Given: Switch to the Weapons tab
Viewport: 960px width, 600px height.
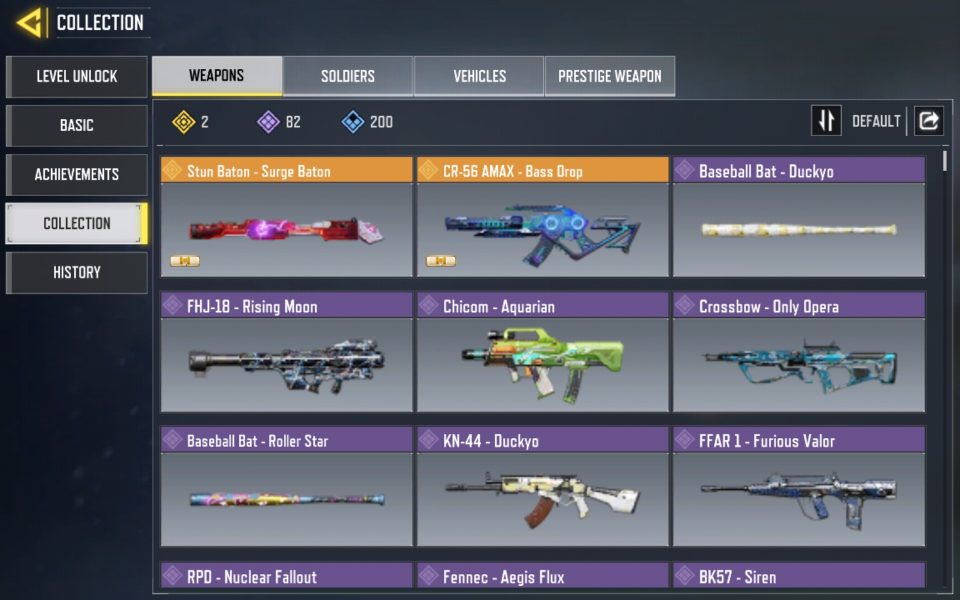Looking at the screenshot, I should [x=216, y=76].
